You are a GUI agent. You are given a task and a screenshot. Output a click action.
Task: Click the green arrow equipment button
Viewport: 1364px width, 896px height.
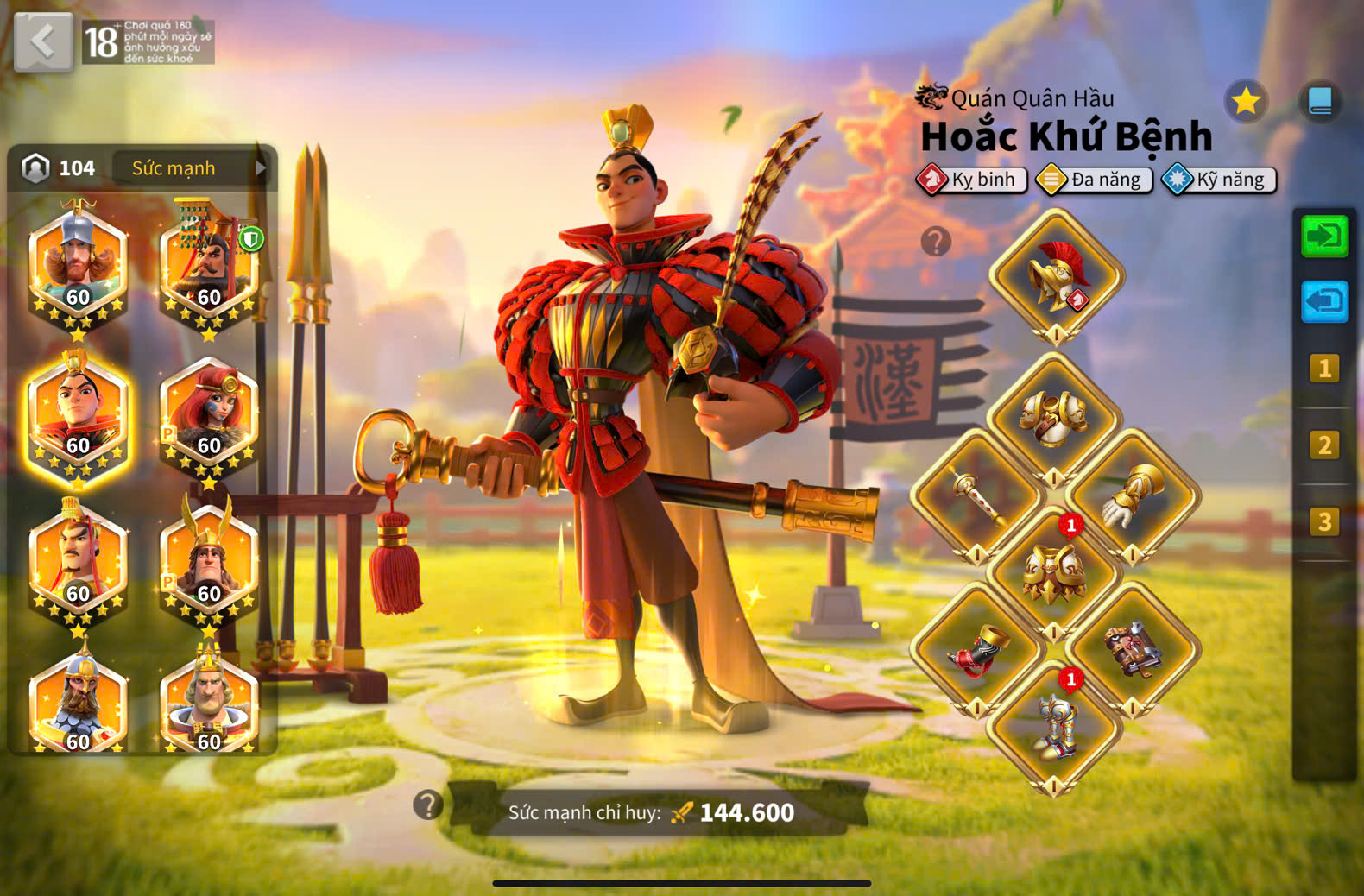(x=1324, y=235)
